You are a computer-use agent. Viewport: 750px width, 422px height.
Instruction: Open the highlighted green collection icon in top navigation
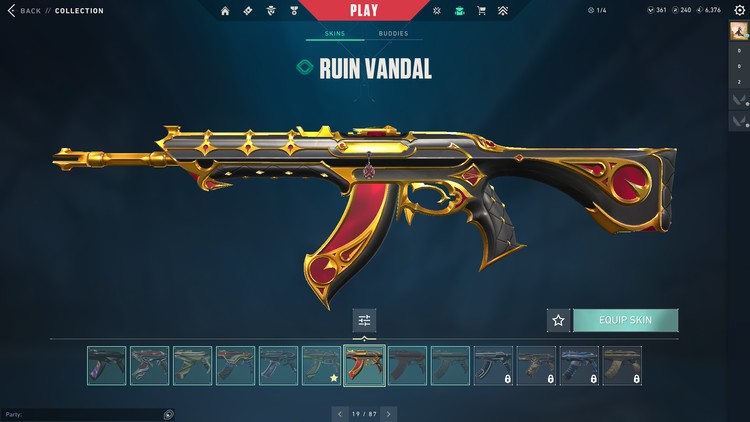tap(459, 11)
